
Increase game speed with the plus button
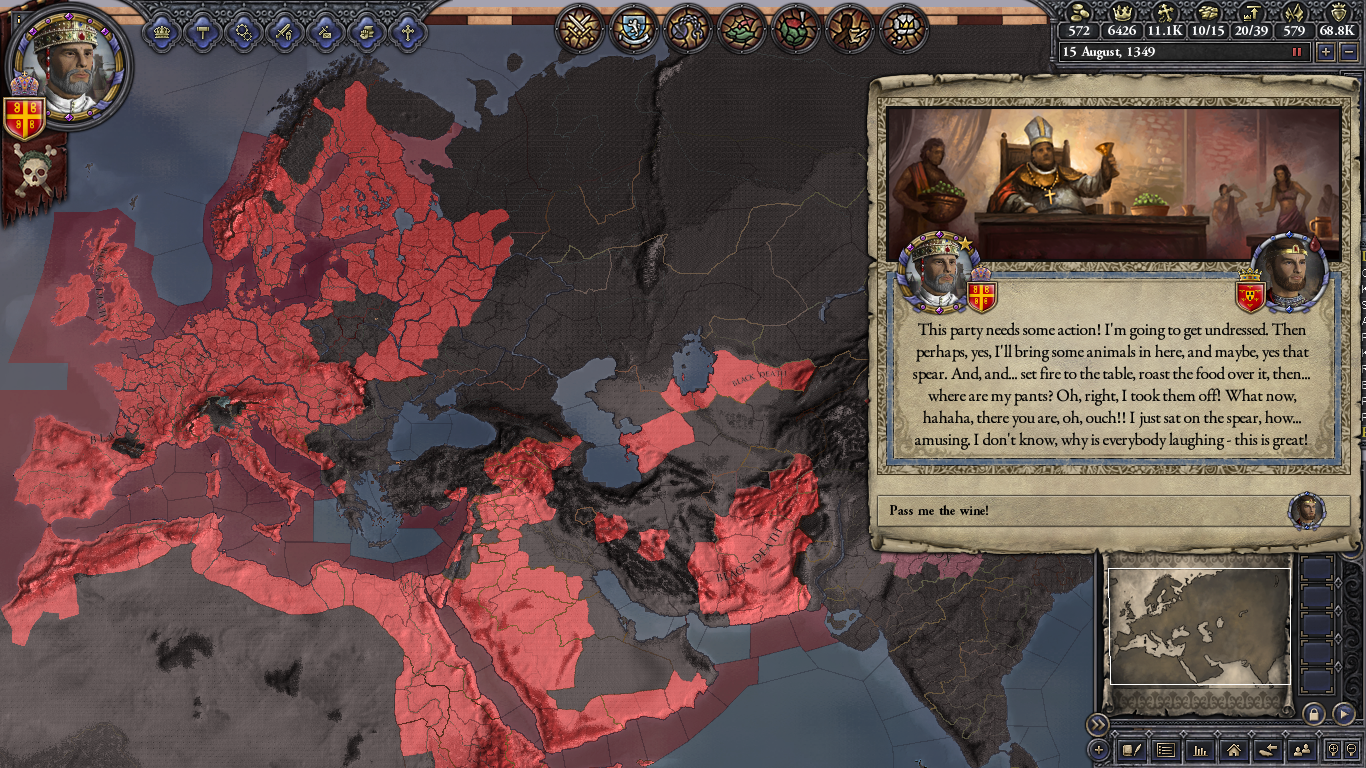1326,52
